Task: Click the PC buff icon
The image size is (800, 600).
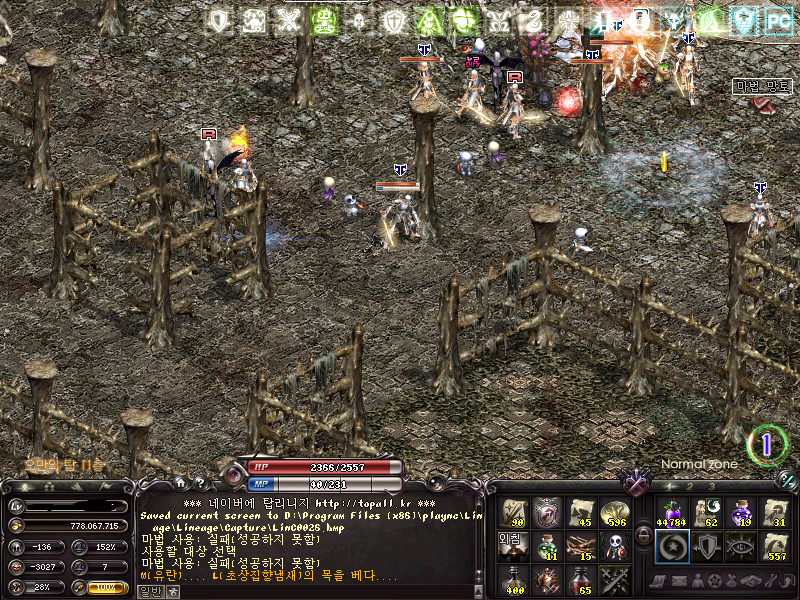Action: coord(776,18)
